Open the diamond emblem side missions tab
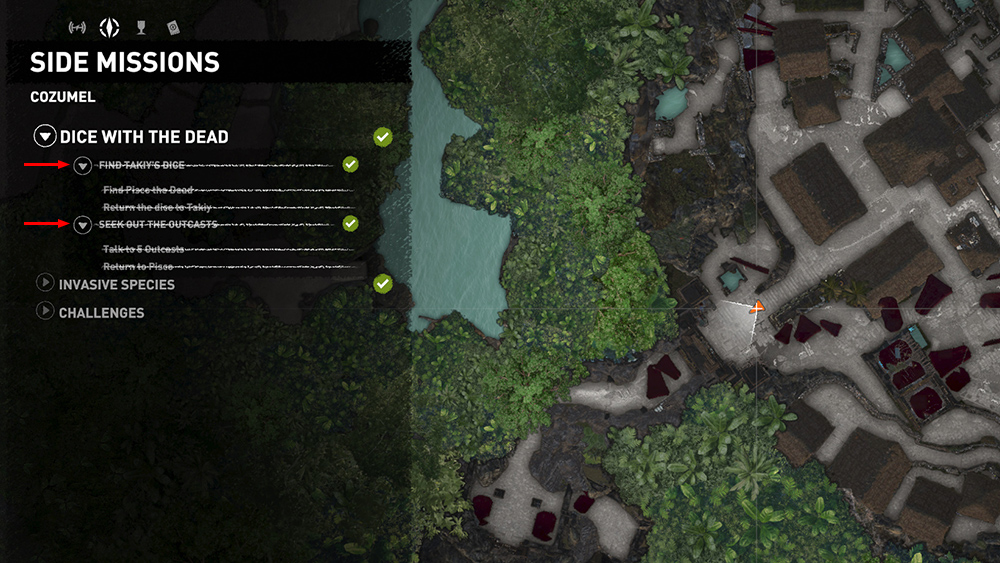The height and width of the screenshot is (563, 1000). point(112,27)
